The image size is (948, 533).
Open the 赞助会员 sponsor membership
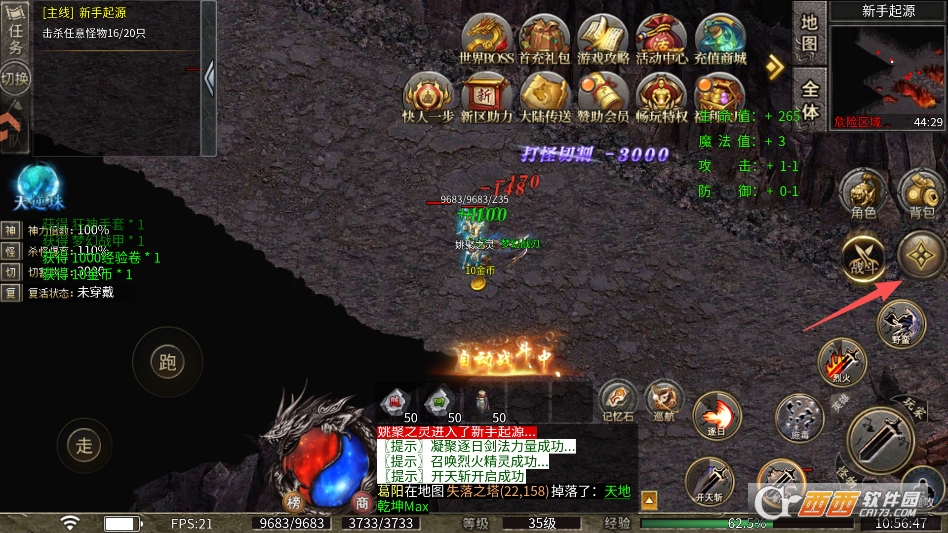(603, 96)
